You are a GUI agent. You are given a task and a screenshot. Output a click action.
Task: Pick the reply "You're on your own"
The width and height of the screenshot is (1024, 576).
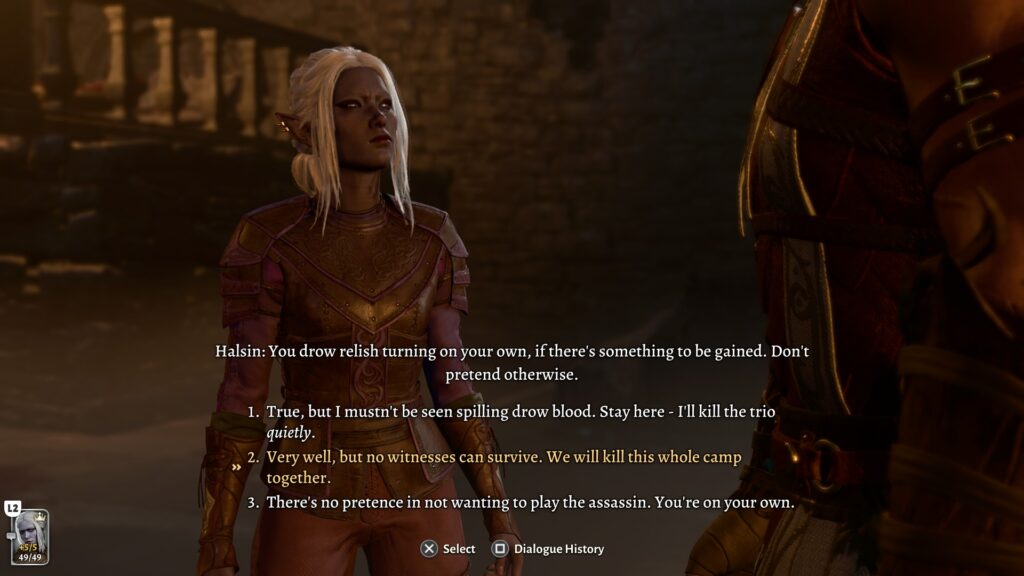tap(529, 502)
